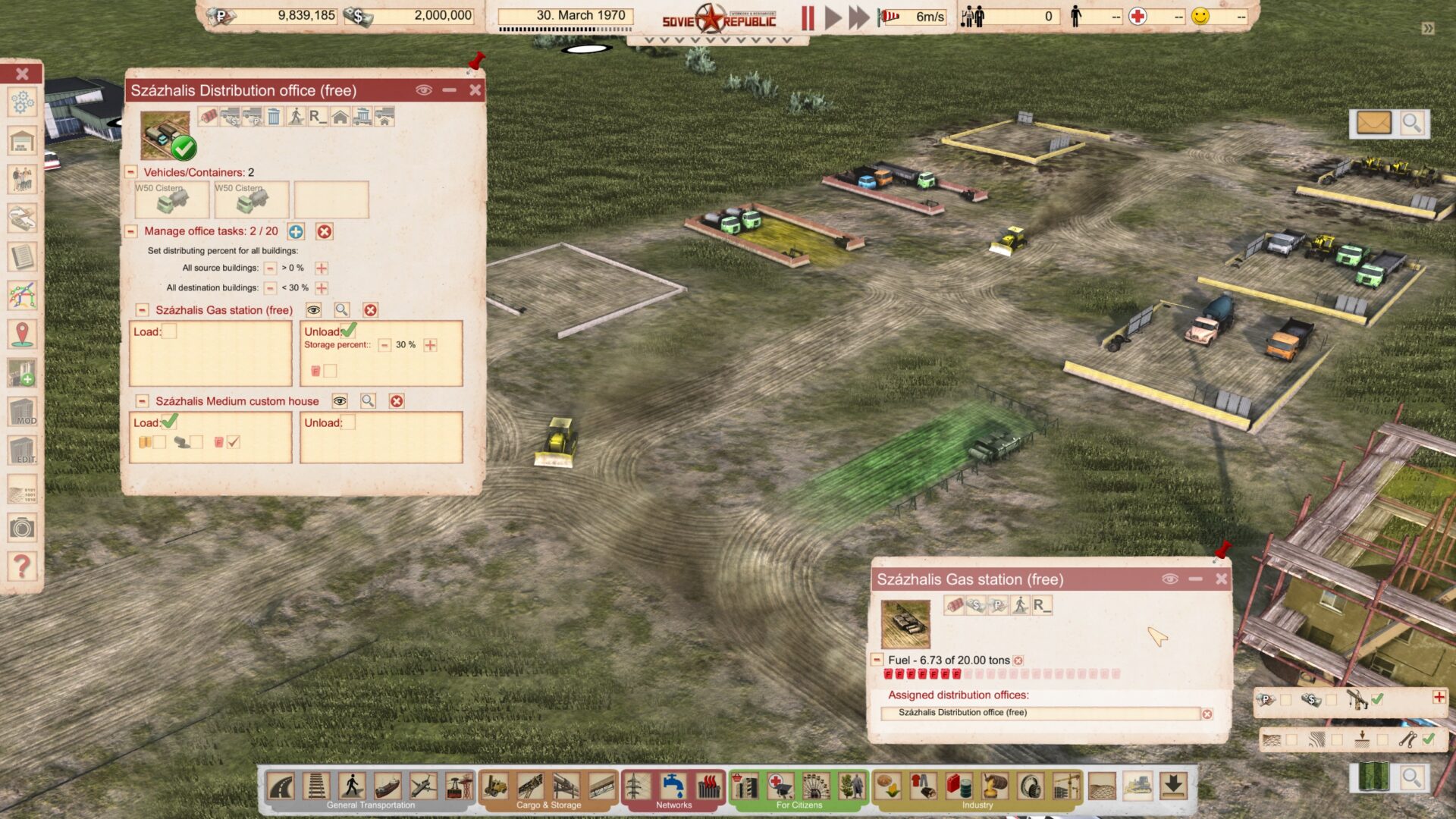
Task: Decrease the all source buildings percent
Action: 270,268
